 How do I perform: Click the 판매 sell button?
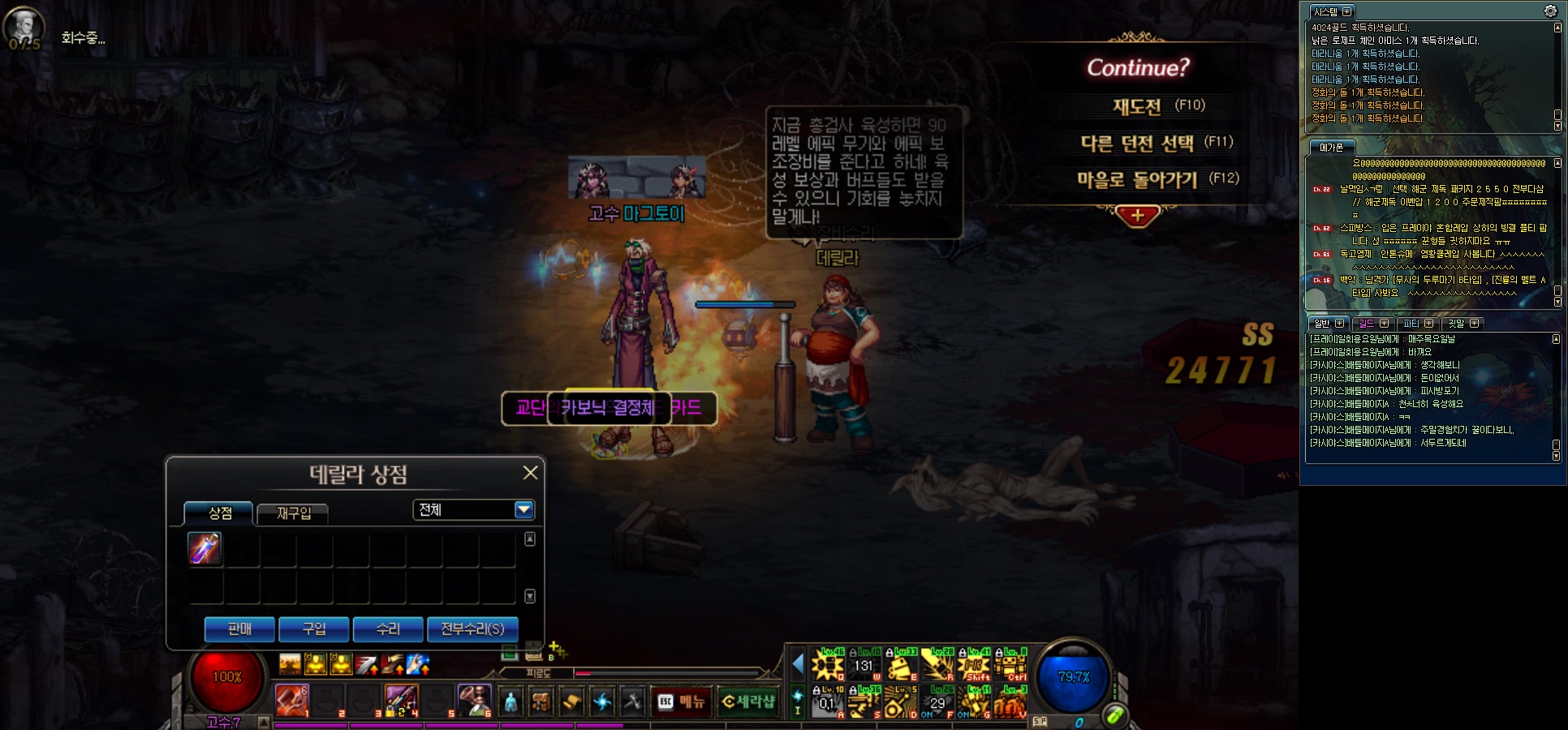239,629
